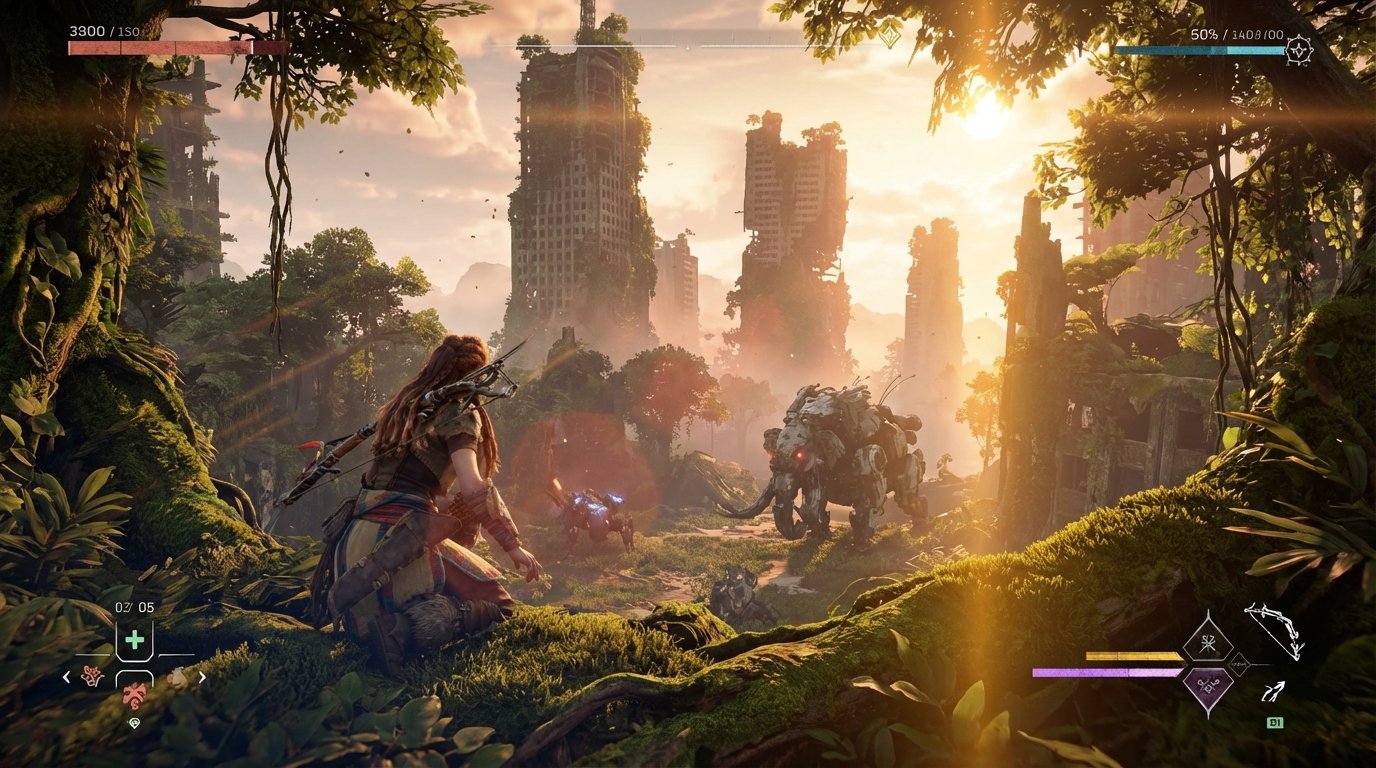Select the red berry icon in the medicine pouch
Screen dimensions: 1376x768
point(133,694)
